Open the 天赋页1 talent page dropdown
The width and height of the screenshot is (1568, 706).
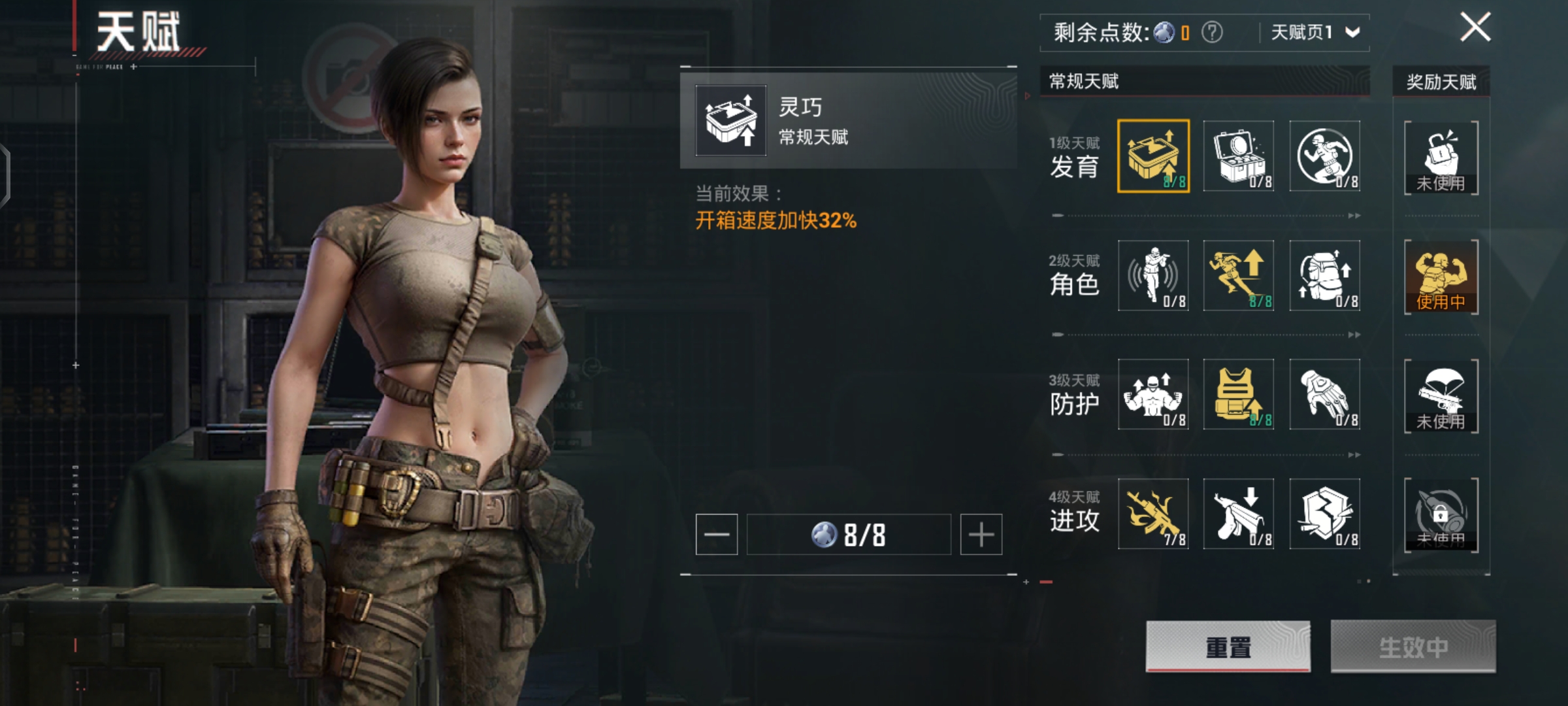pos(1315,32)
